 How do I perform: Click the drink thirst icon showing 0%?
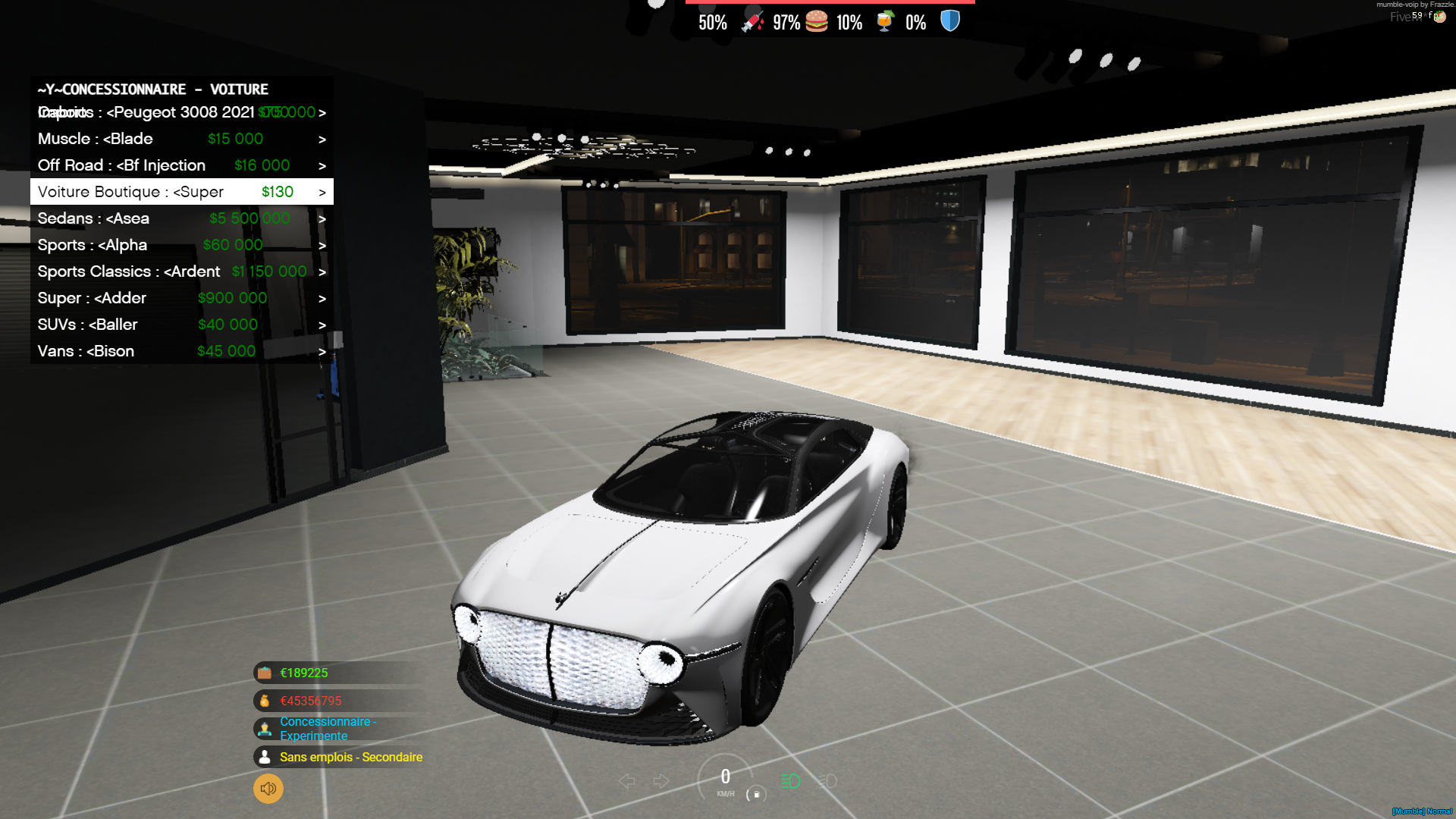tap(886, 21)
